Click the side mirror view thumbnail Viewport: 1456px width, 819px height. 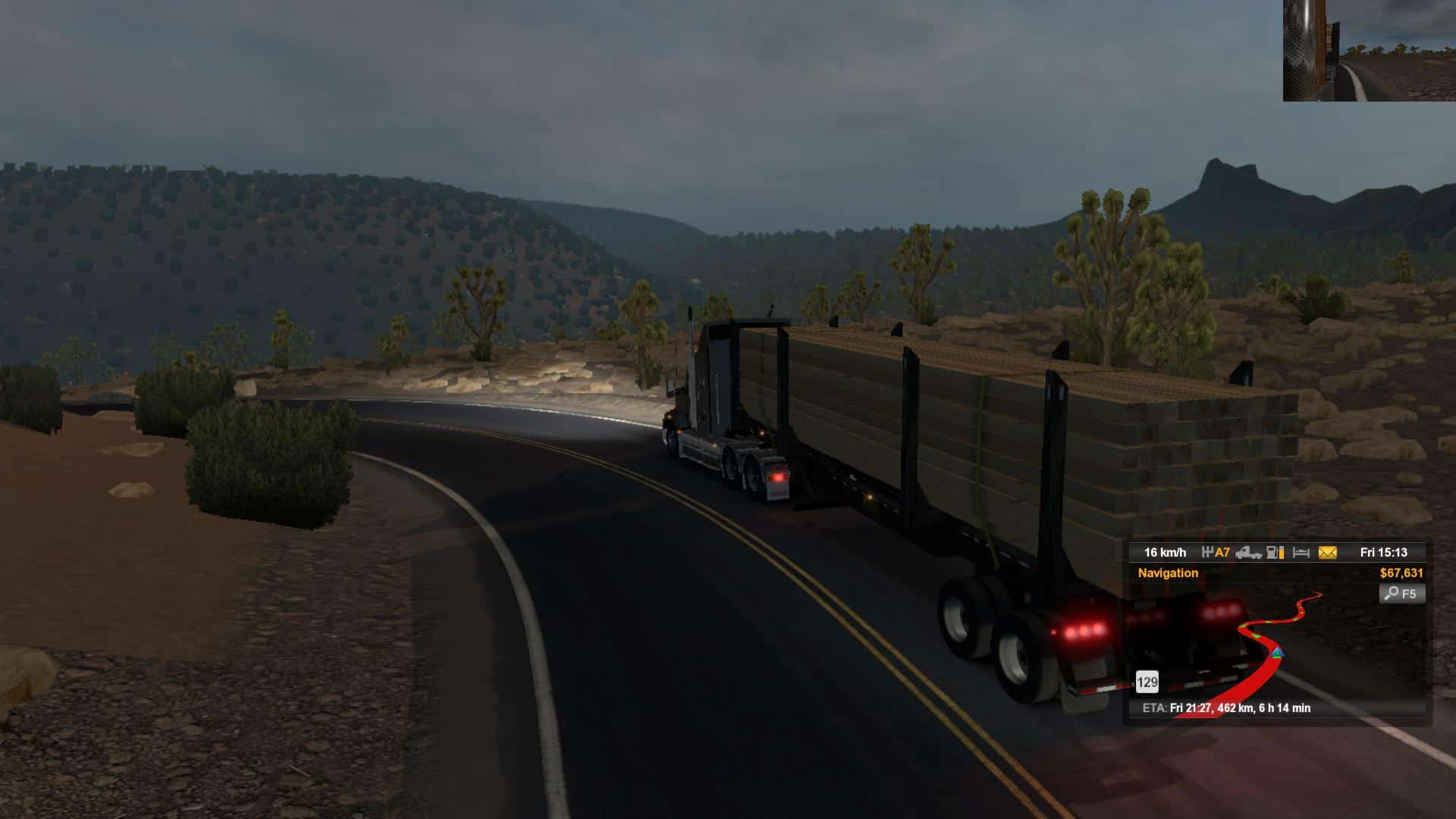tap(1369, 50)
